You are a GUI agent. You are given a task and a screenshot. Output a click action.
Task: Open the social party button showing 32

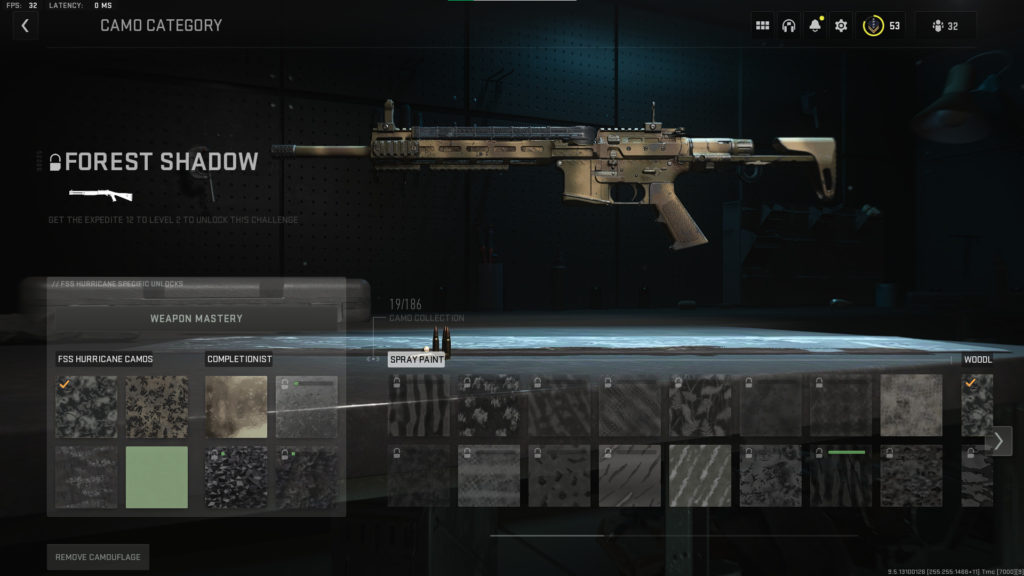click(945, 26)
